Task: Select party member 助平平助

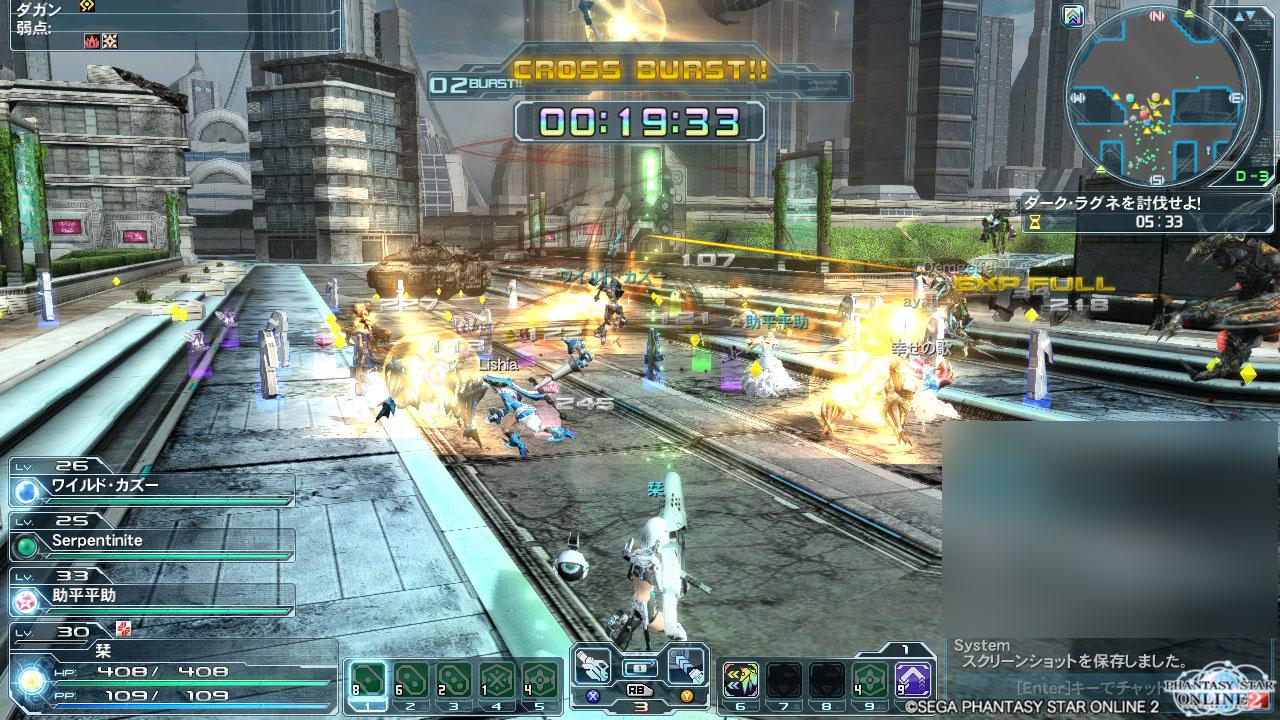Action: pos(150,599)
